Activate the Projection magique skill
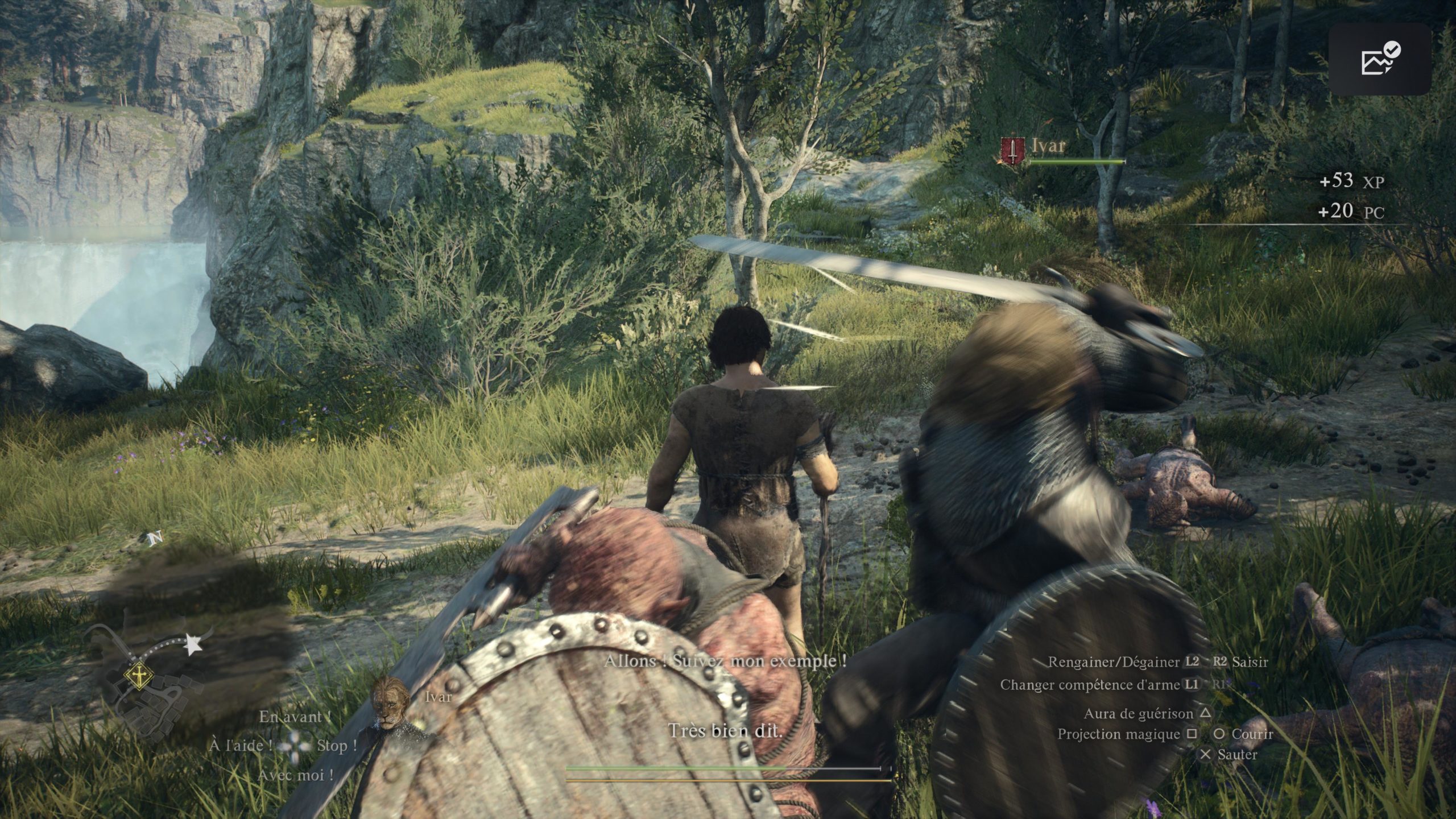This screenshot has height=819, width=1456. [x=1118, y=734]
